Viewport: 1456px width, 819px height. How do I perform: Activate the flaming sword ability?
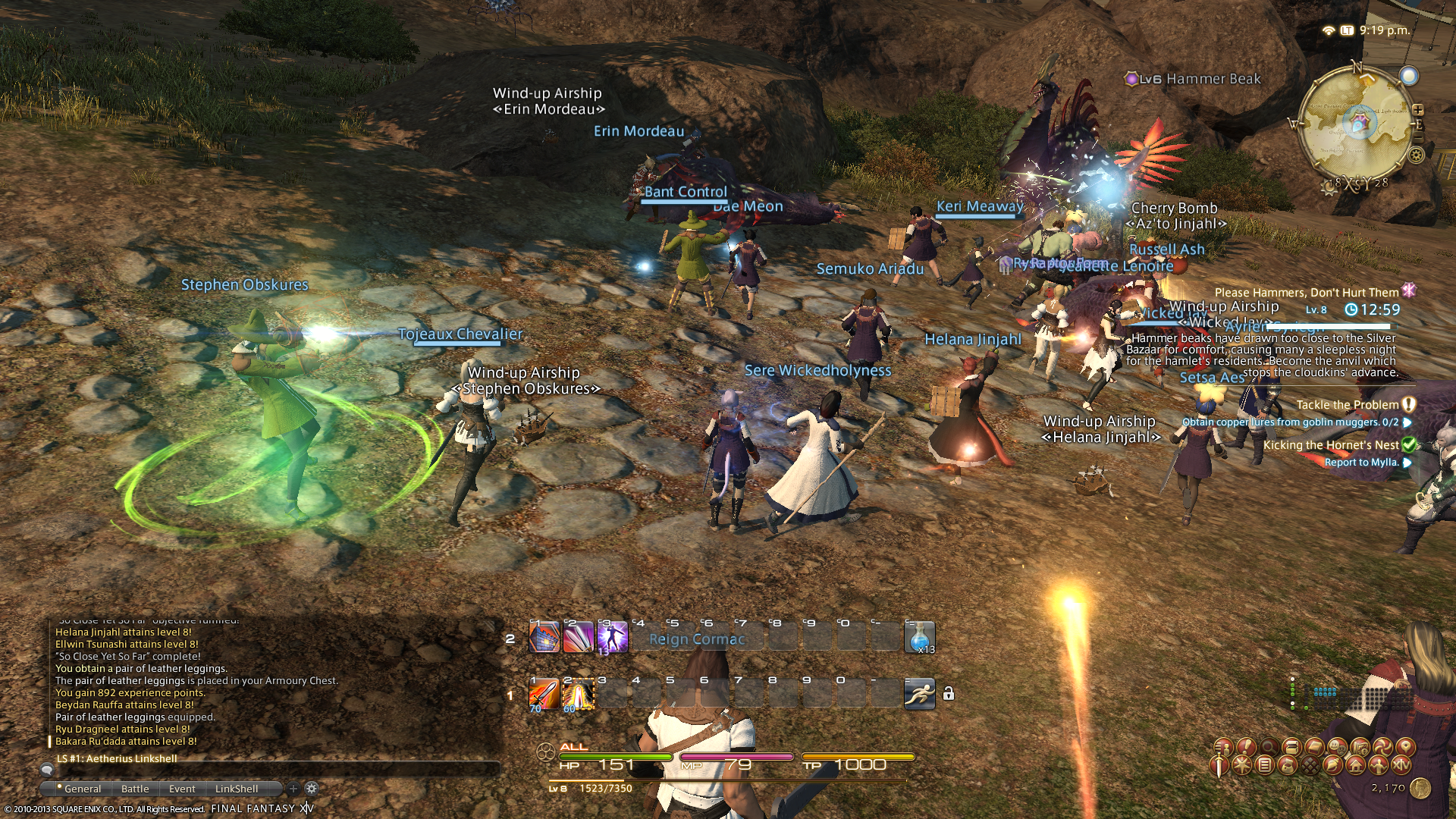pos(543,694)
